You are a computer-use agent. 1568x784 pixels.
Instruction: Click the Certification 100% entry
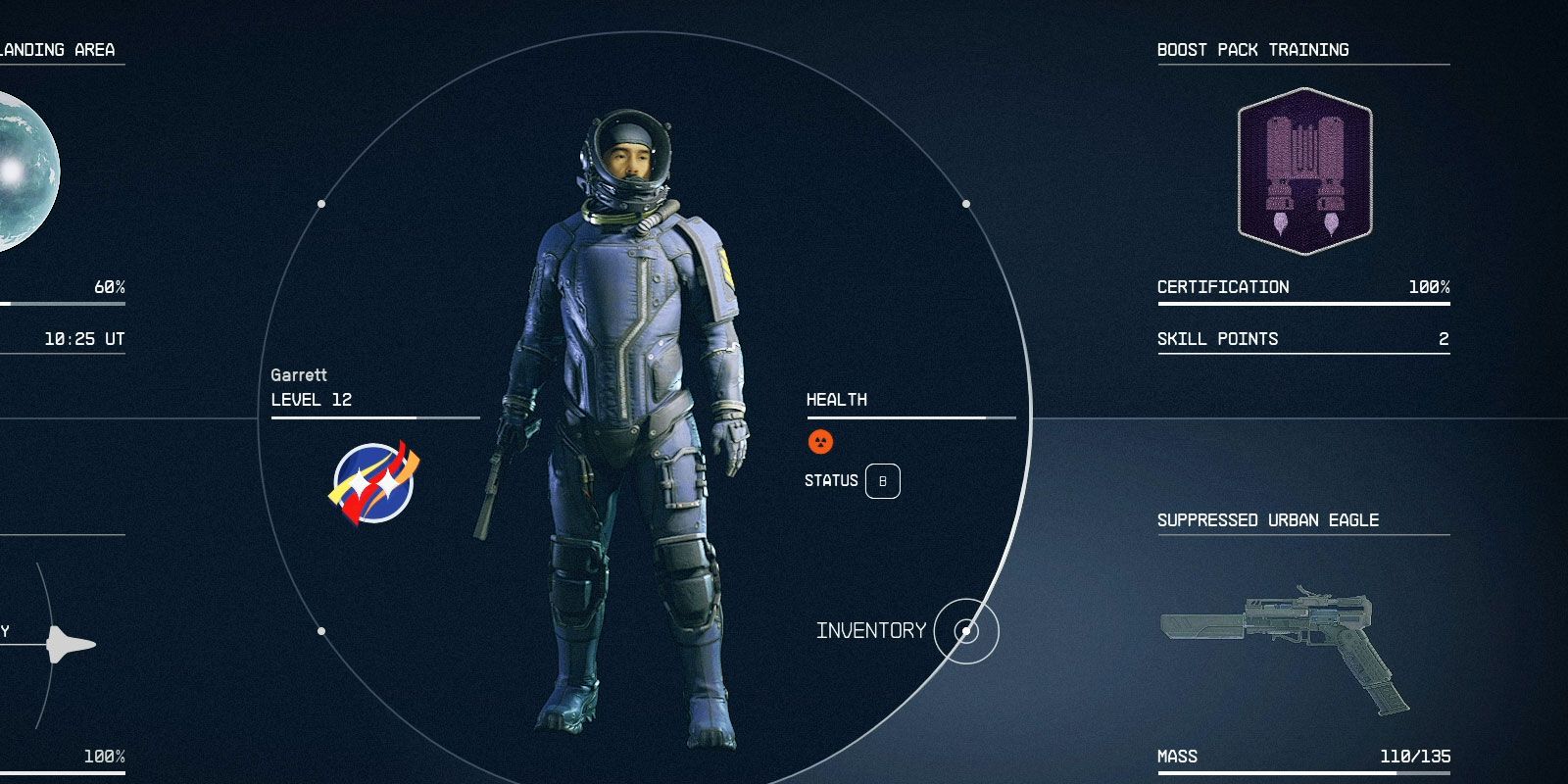[x=1301, y=287]
